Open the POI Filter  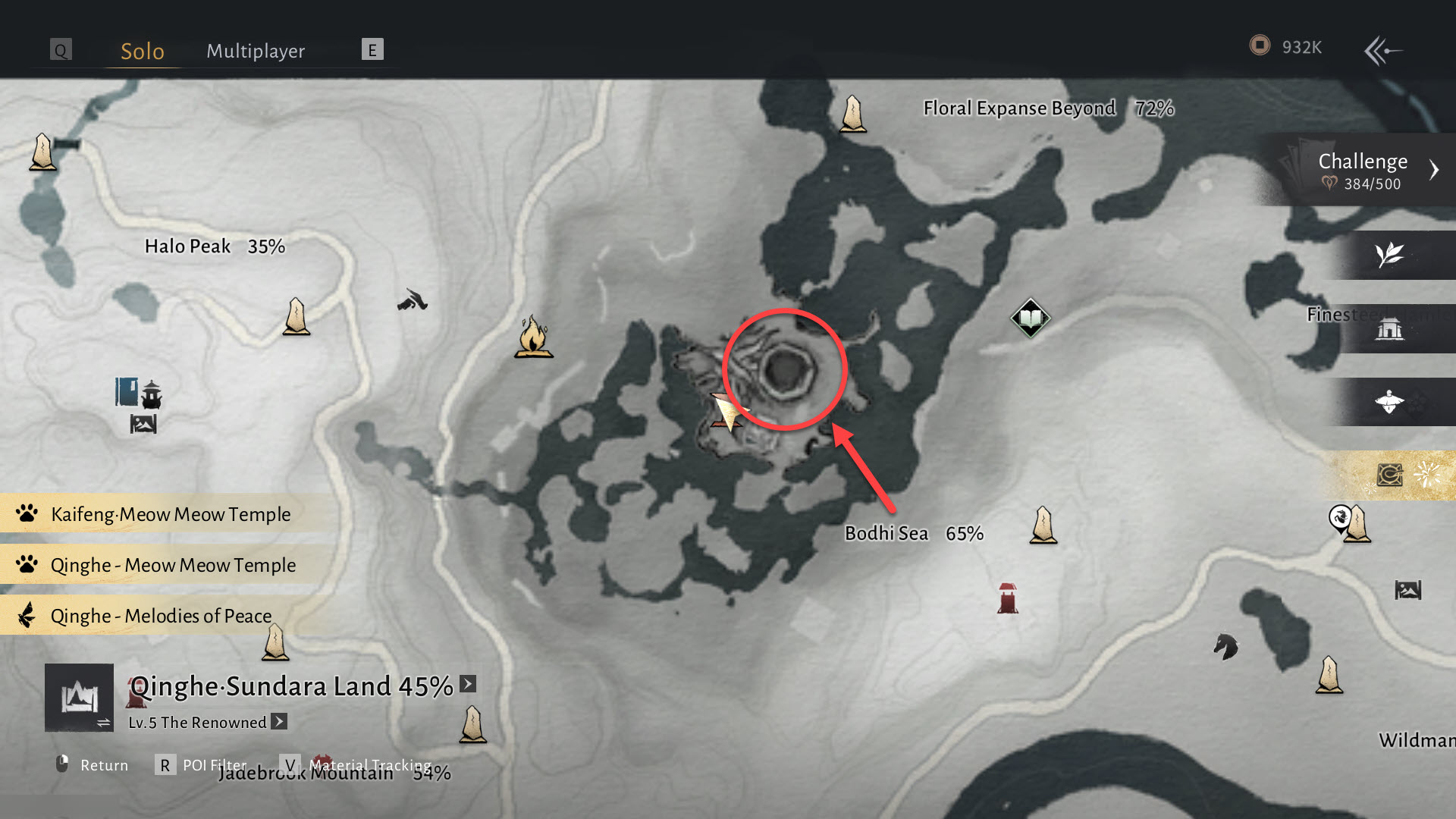[202, 765]
